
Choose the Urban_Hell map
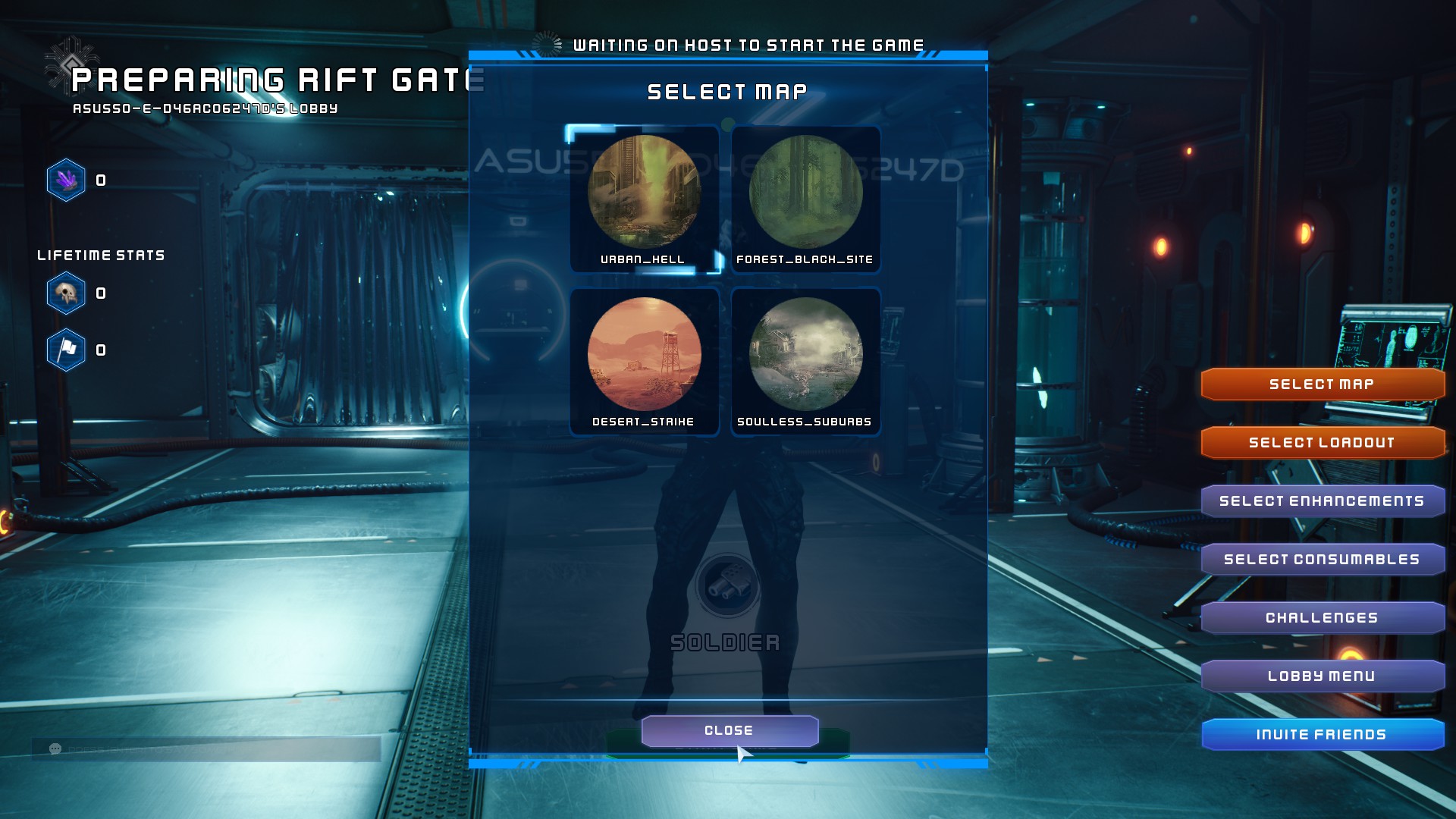tap(644, 199)
